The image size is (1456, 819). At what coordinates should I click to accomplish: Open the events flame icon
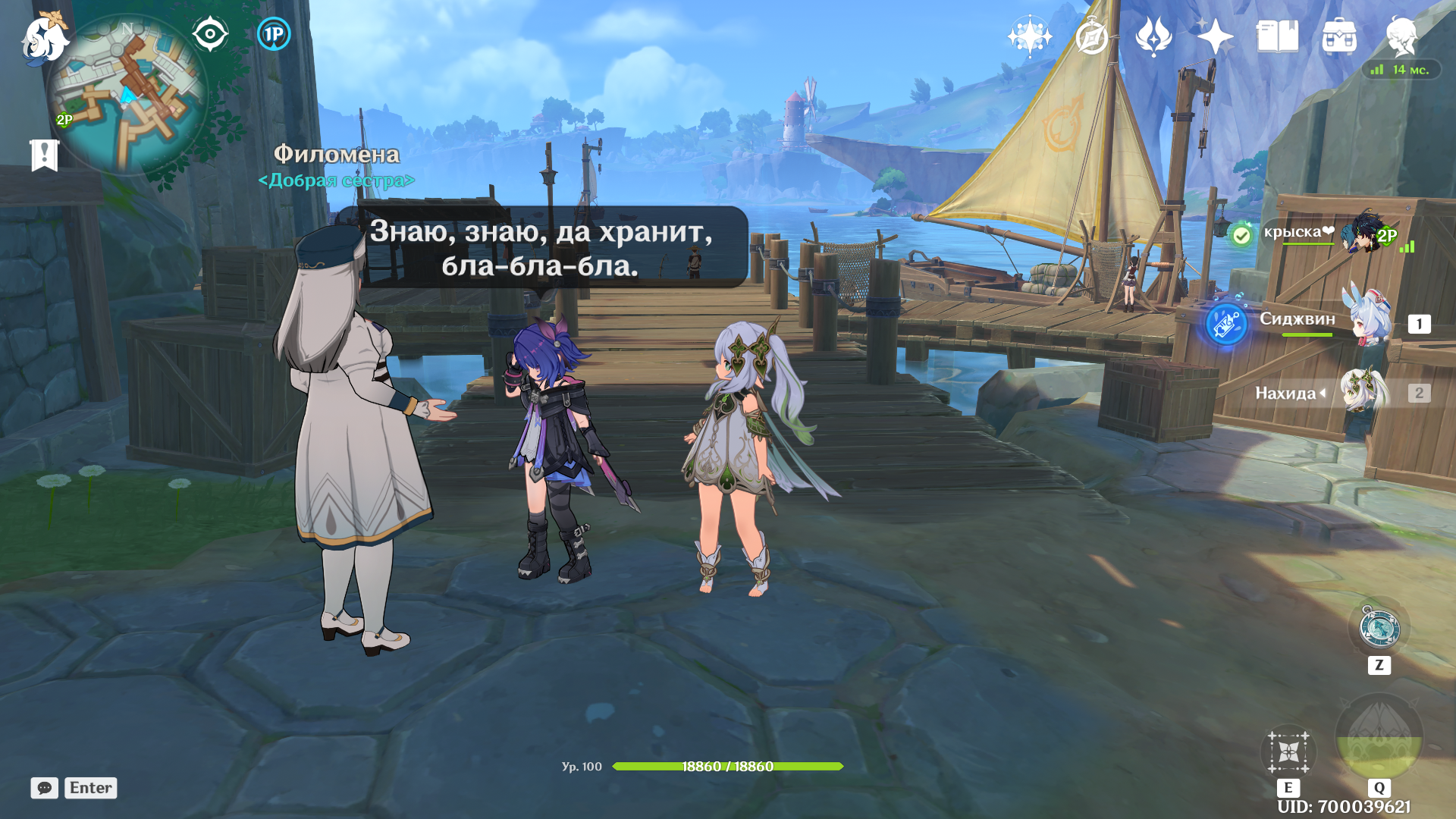[x=1153, y=36]
